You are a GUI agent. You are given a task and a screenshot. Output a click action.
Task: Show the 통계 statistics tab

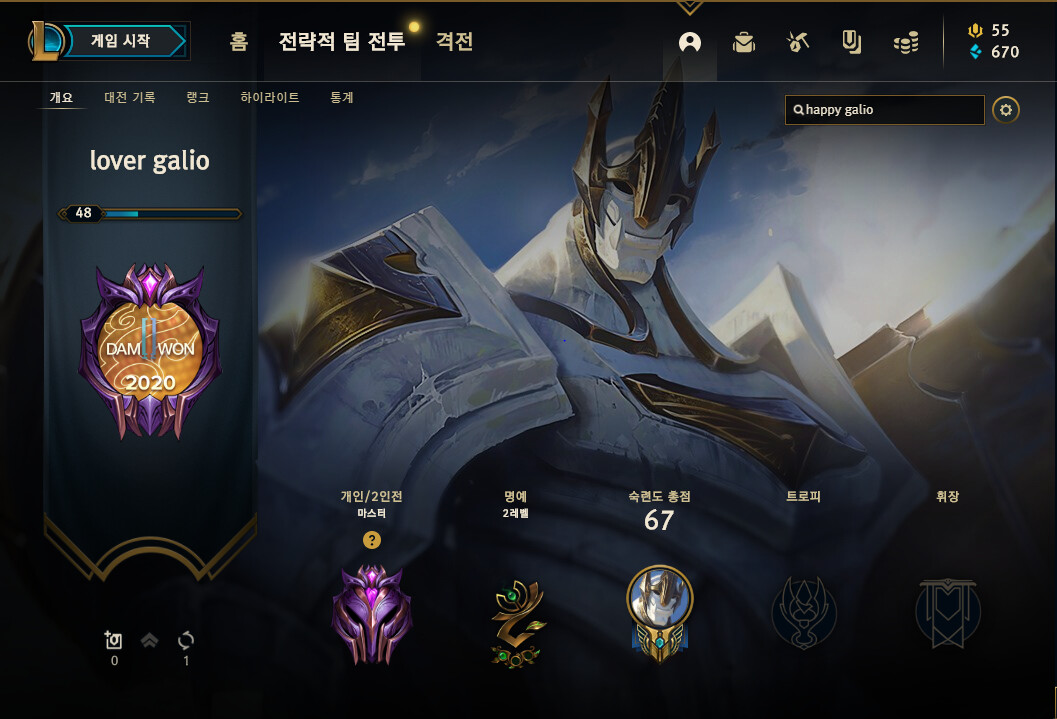[x=342, y=98]
